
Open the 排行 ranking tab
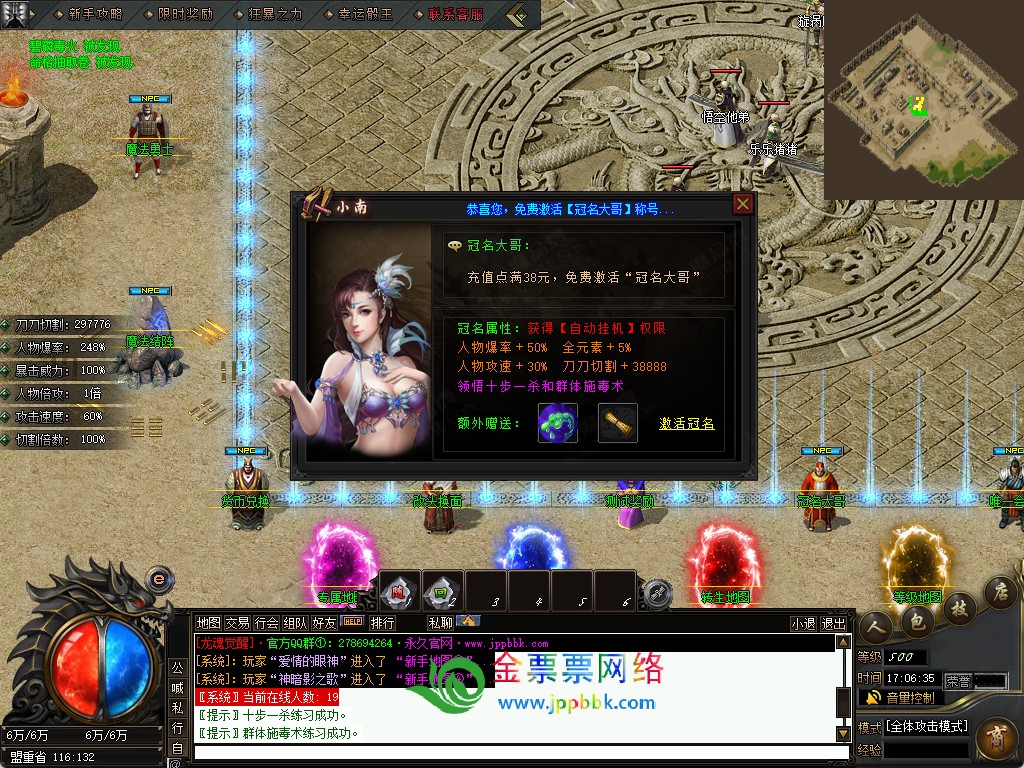[383, 623]
